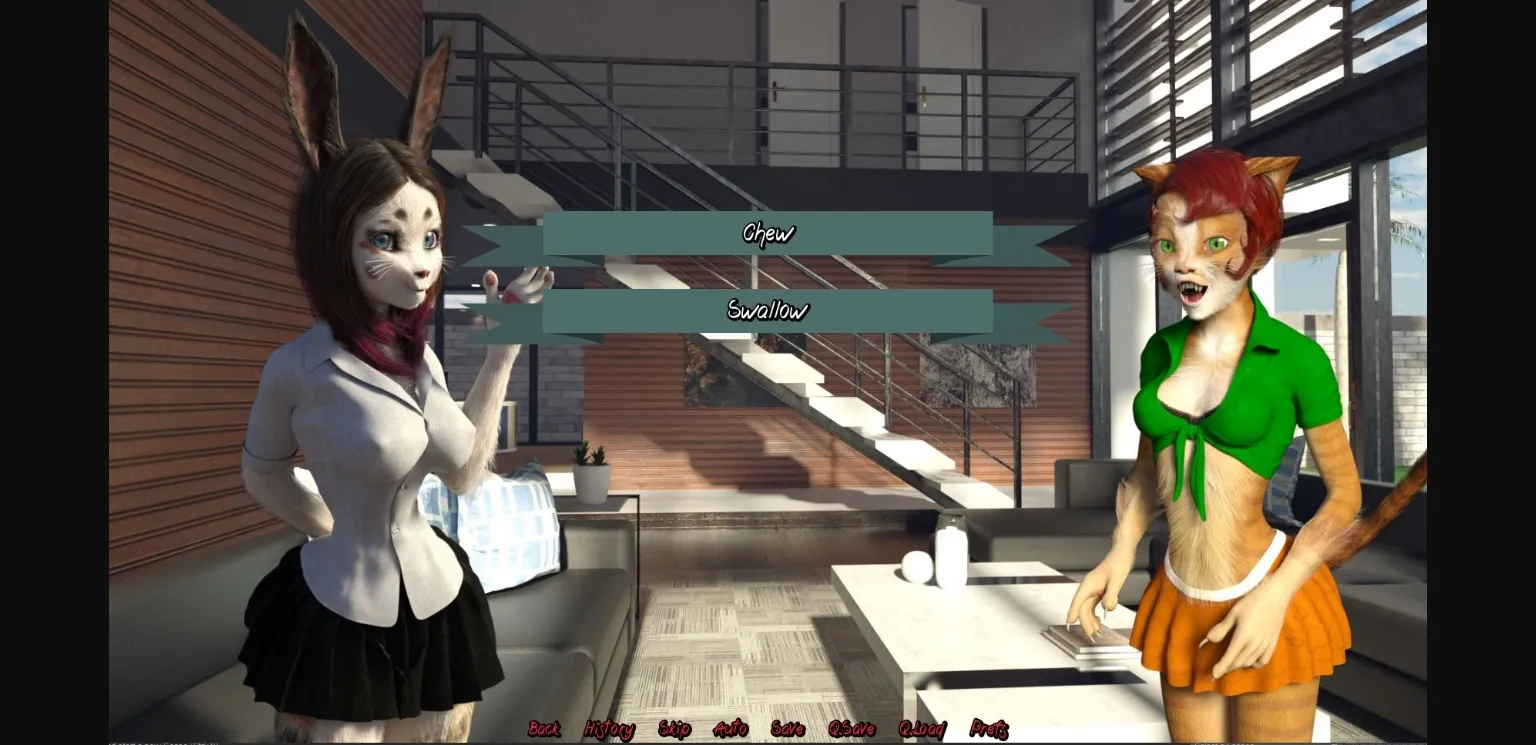Click the Skip label in the quick menu
Screen dimensions: 1536x745
point(676,730)
